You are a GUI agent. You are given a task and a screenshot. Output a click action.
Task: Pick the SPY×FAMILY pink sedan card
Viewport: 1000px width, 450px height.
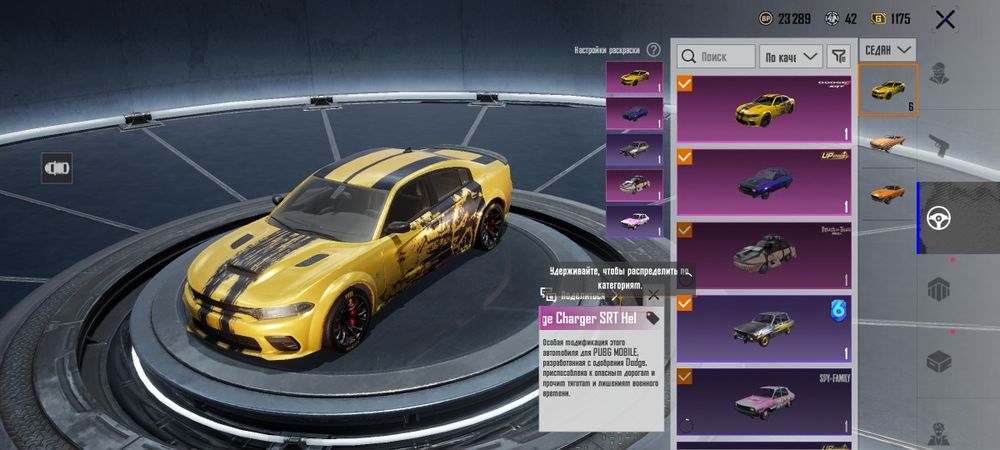click(764, 402)
